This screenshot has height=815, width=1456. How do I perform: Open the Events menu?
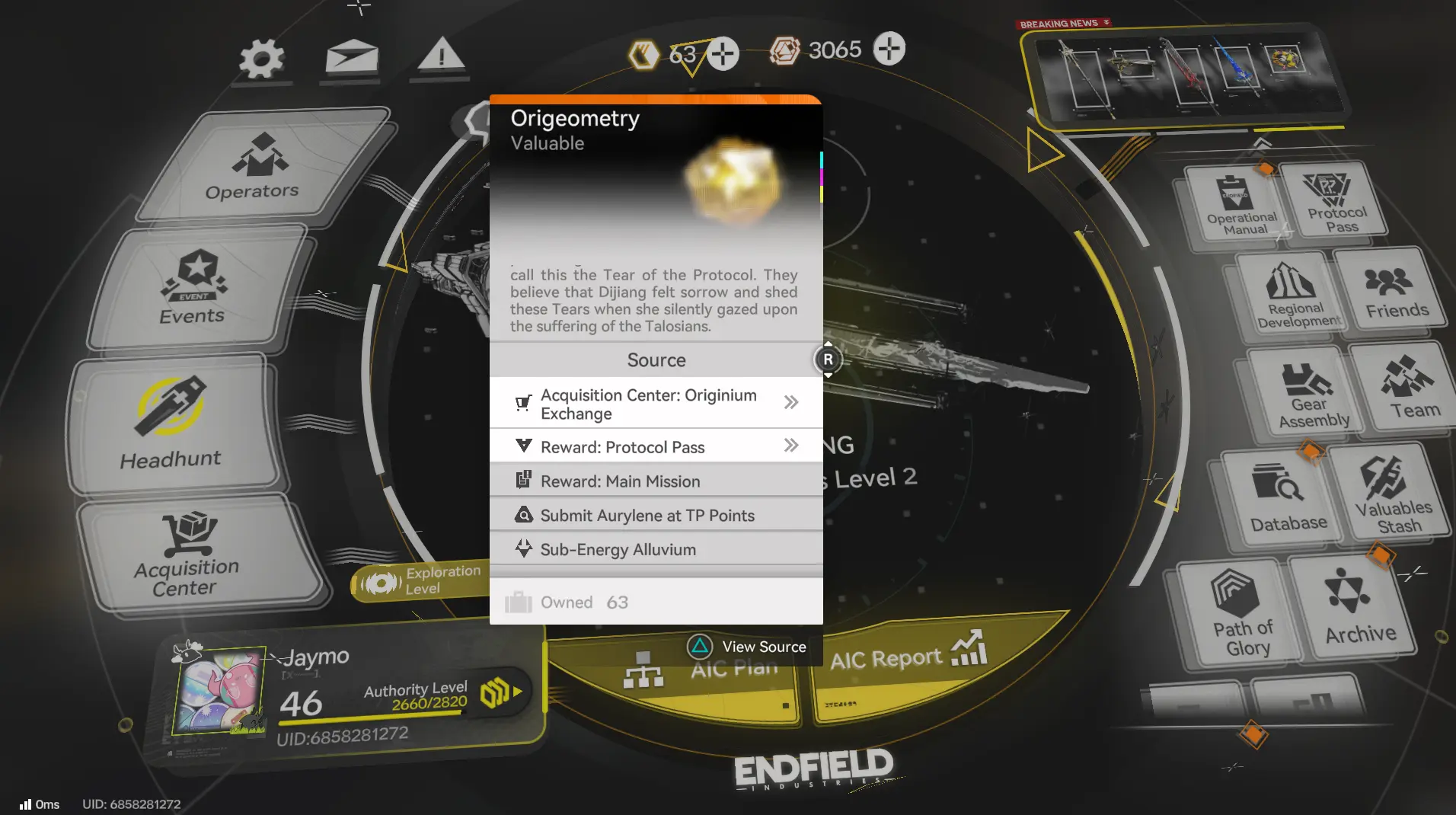194,288
